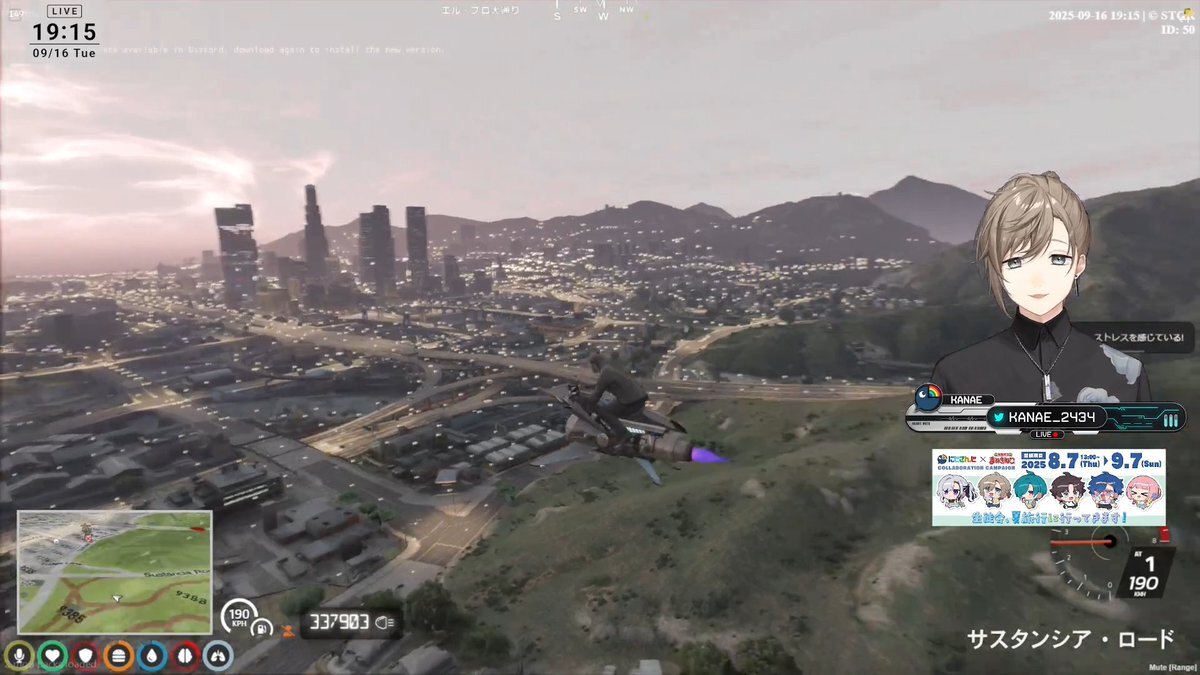Click the orange seatbelt warning icon
1200x675 pixels.
tap(289, 629)
